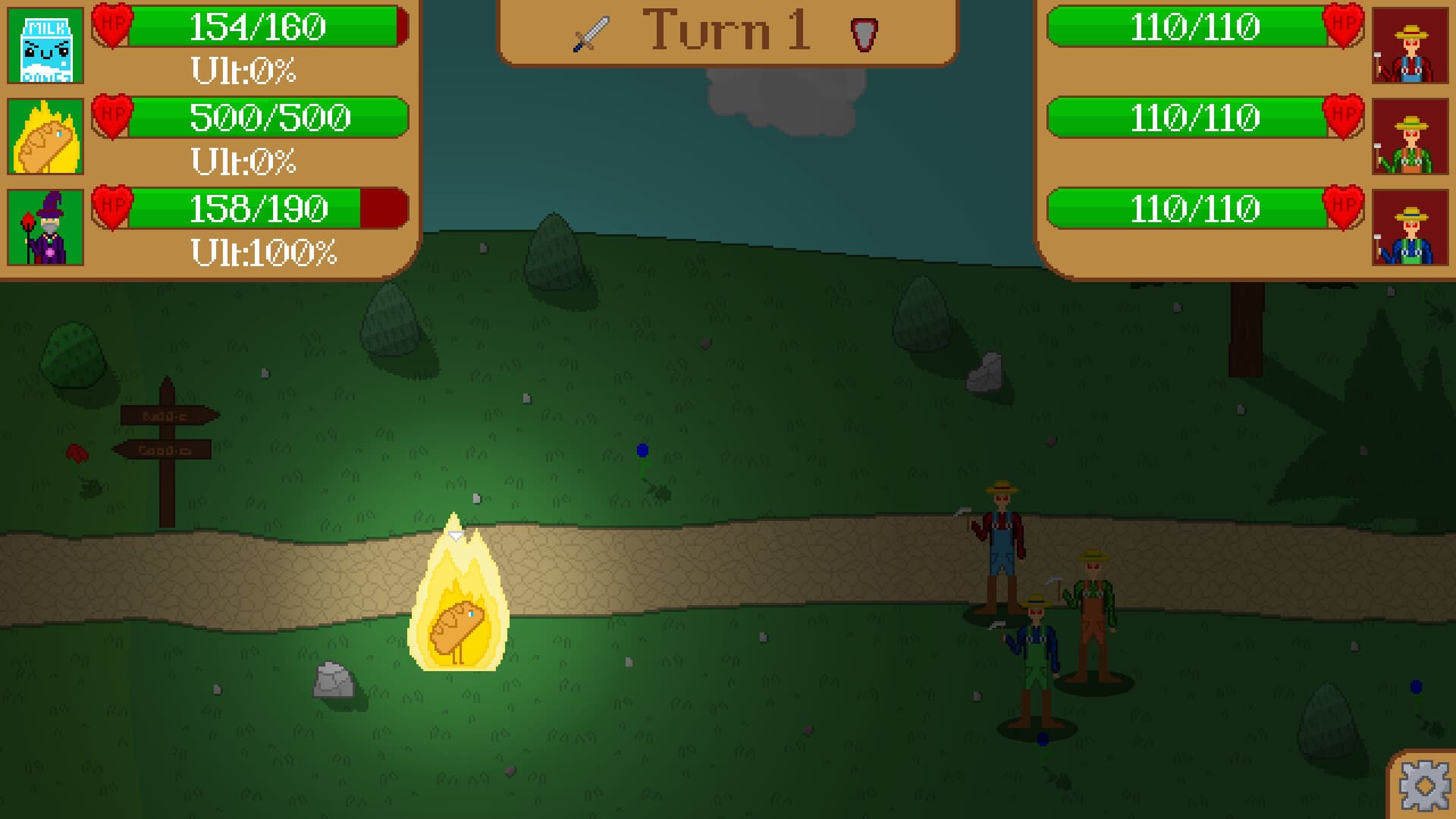Viewport: 1456px width, 819px height.
Task: Click the middle enemy farmer portrait
Action: [x=1412, y=136]
